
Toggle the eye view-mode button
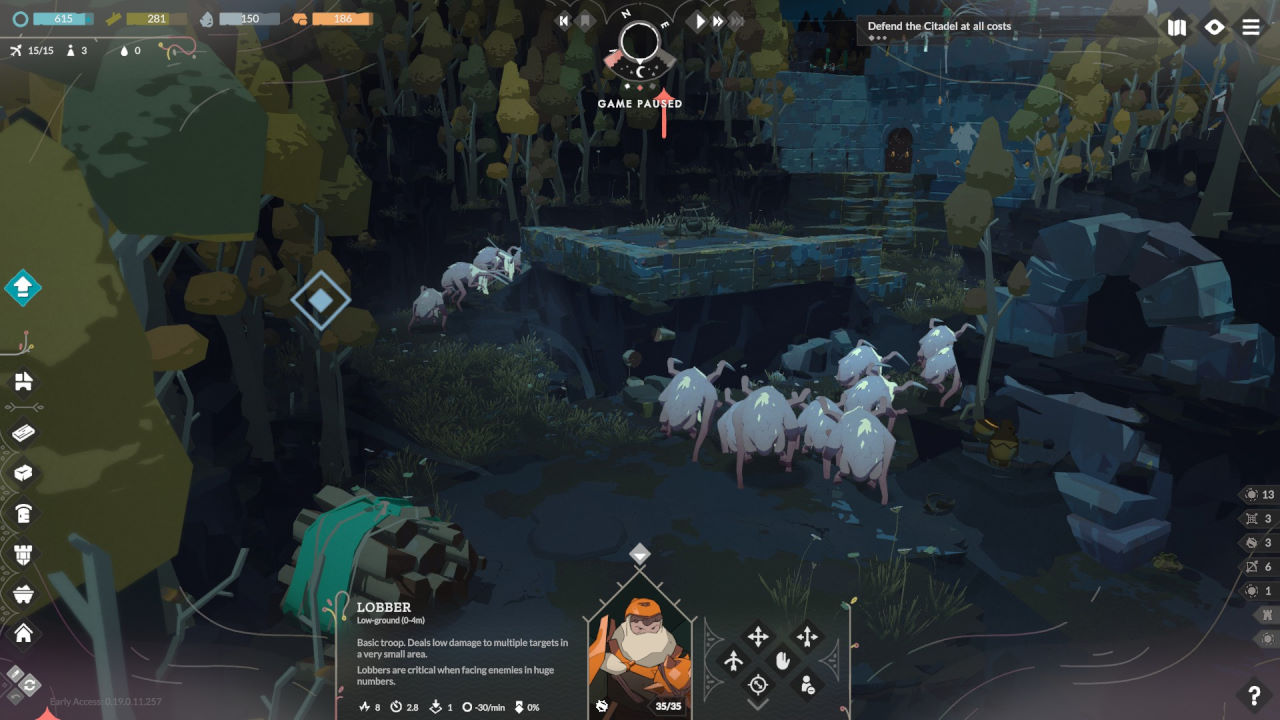pyautogui.click(x=1214, y=27)
